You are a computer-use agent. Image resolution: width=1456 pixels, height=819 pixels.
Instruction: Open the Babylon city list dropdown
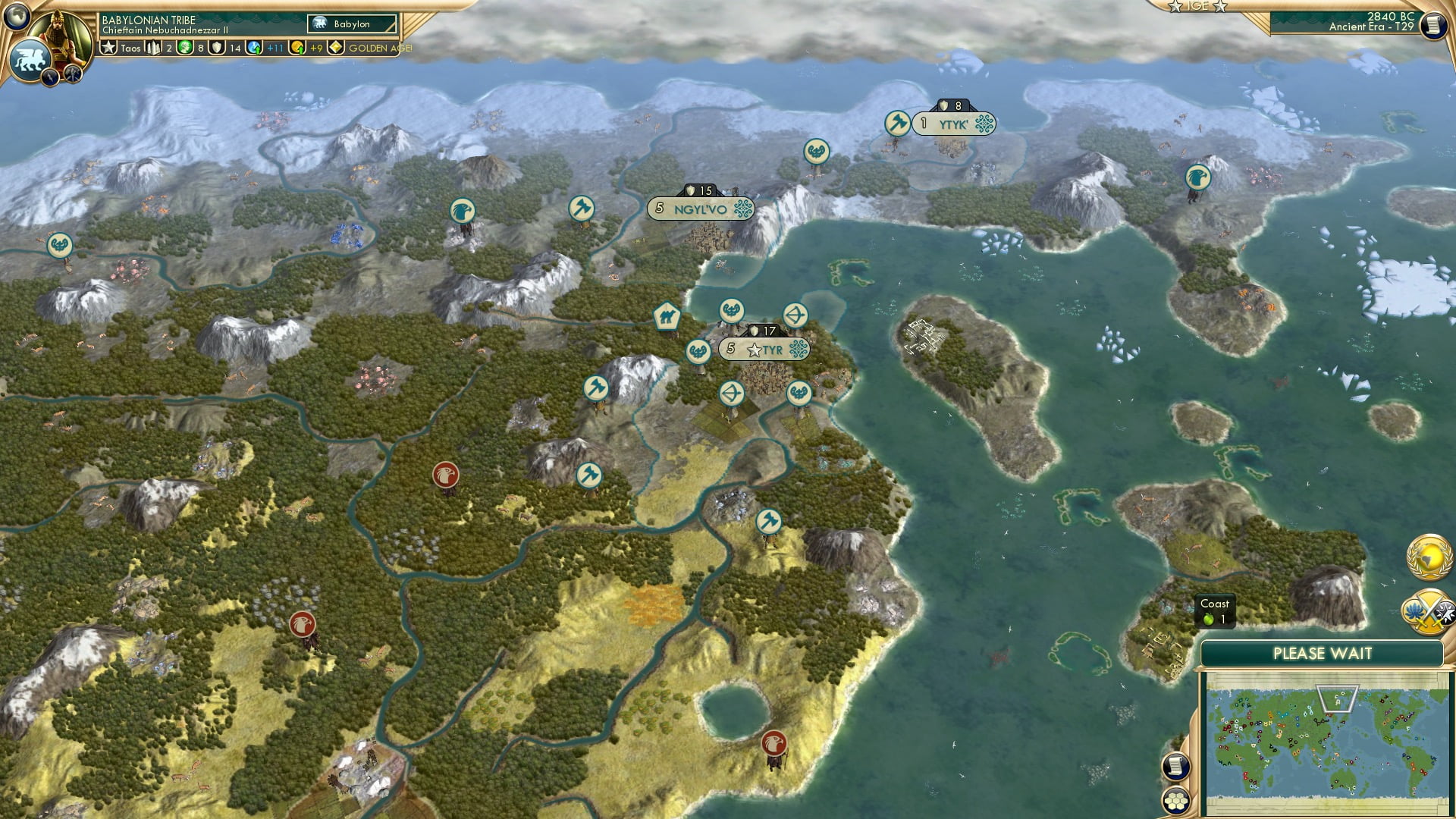point(353,24)
